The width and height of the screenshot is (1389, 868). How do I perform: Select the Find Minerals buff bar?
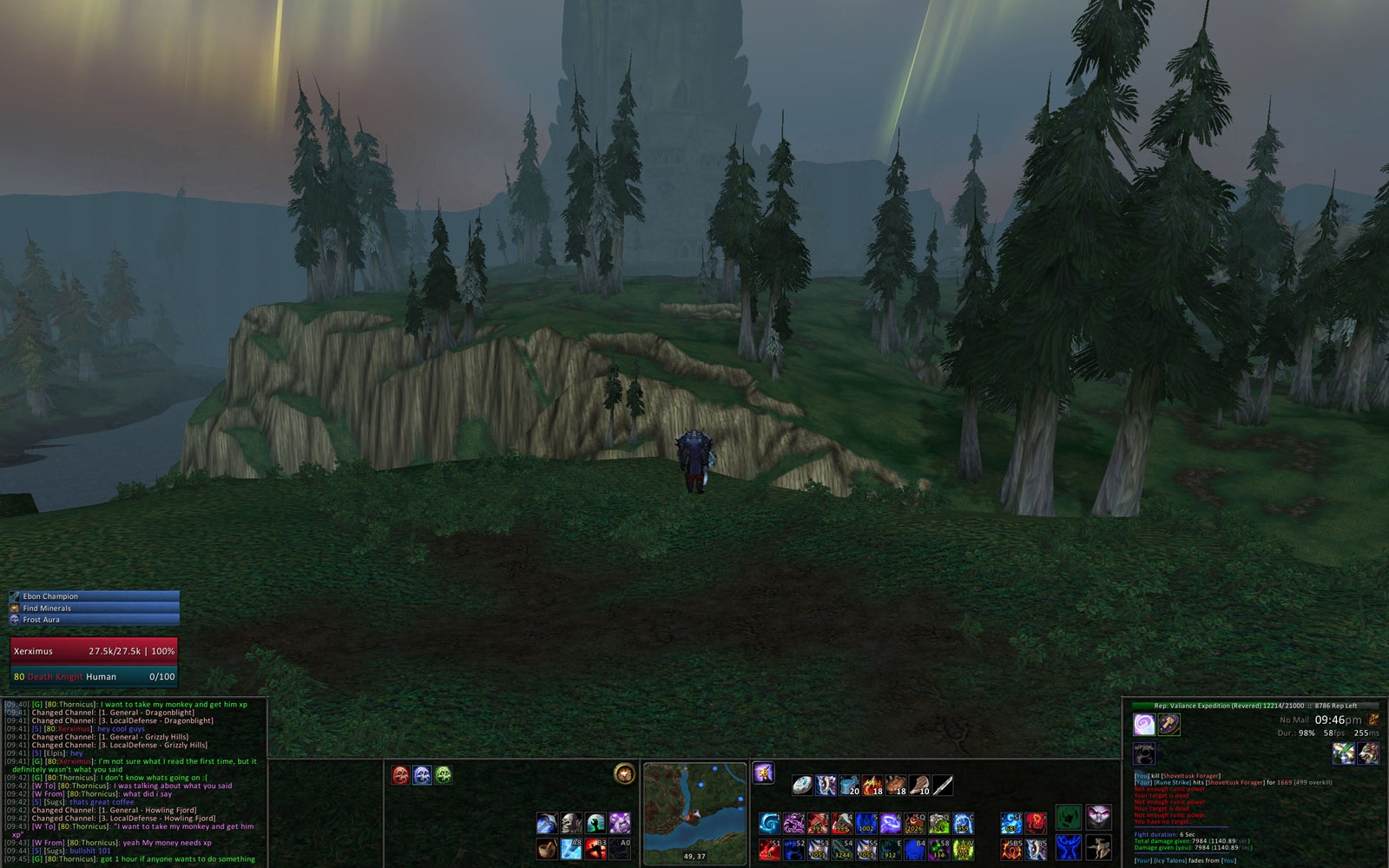click(x=94, y=608)
